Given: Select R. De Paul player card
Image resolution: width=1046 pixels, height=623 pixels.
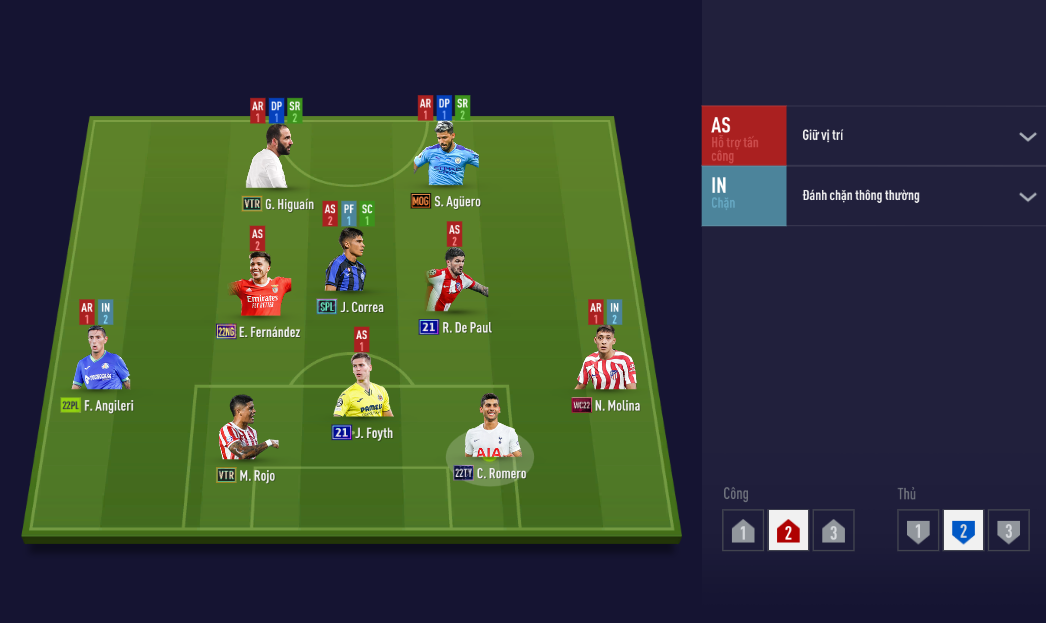Looking at the screenshot, I should [455, 282].
